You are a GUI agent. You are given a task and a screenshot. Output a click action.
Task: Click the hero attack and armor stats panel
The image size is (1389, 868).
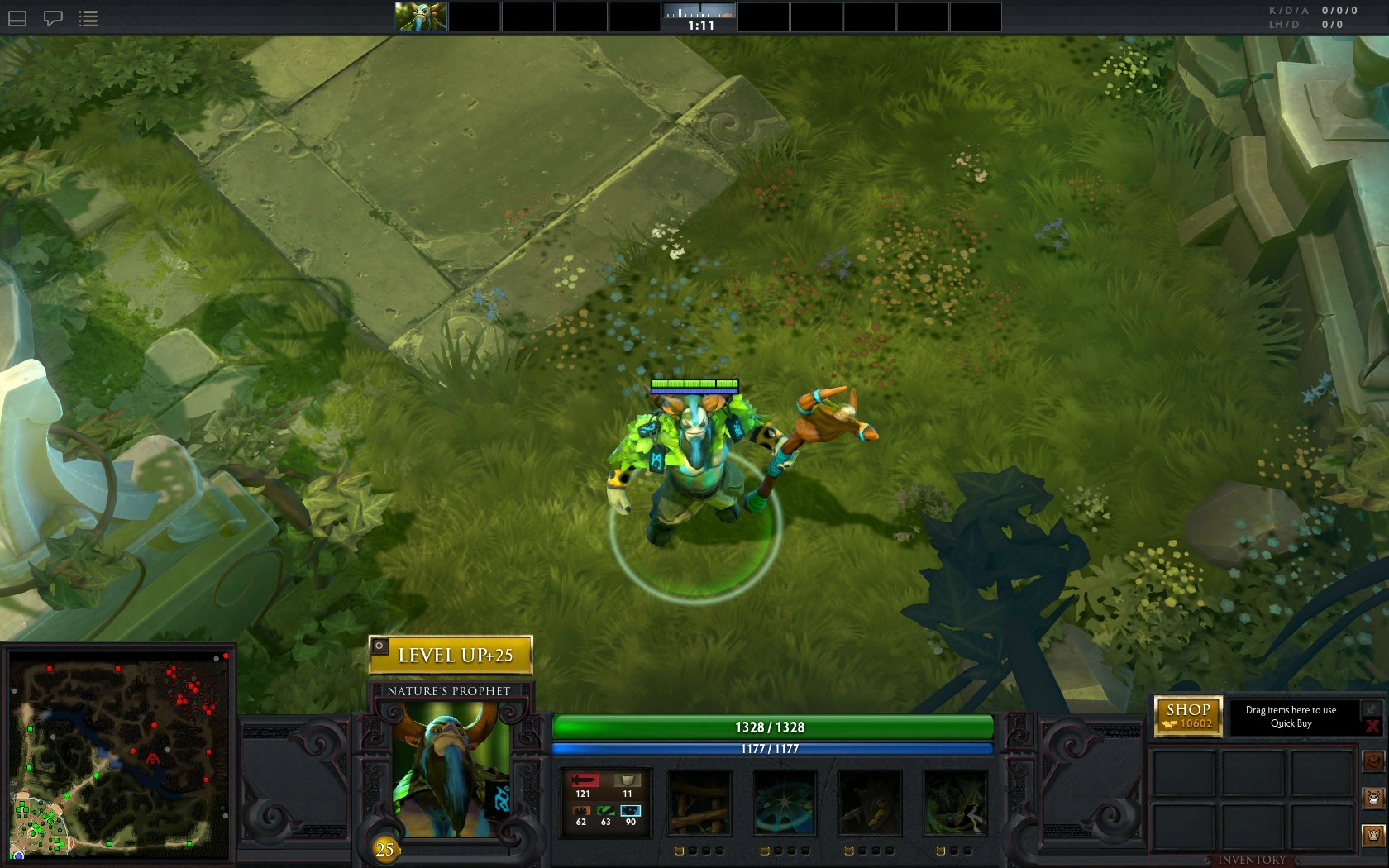[x=606, y=803]
